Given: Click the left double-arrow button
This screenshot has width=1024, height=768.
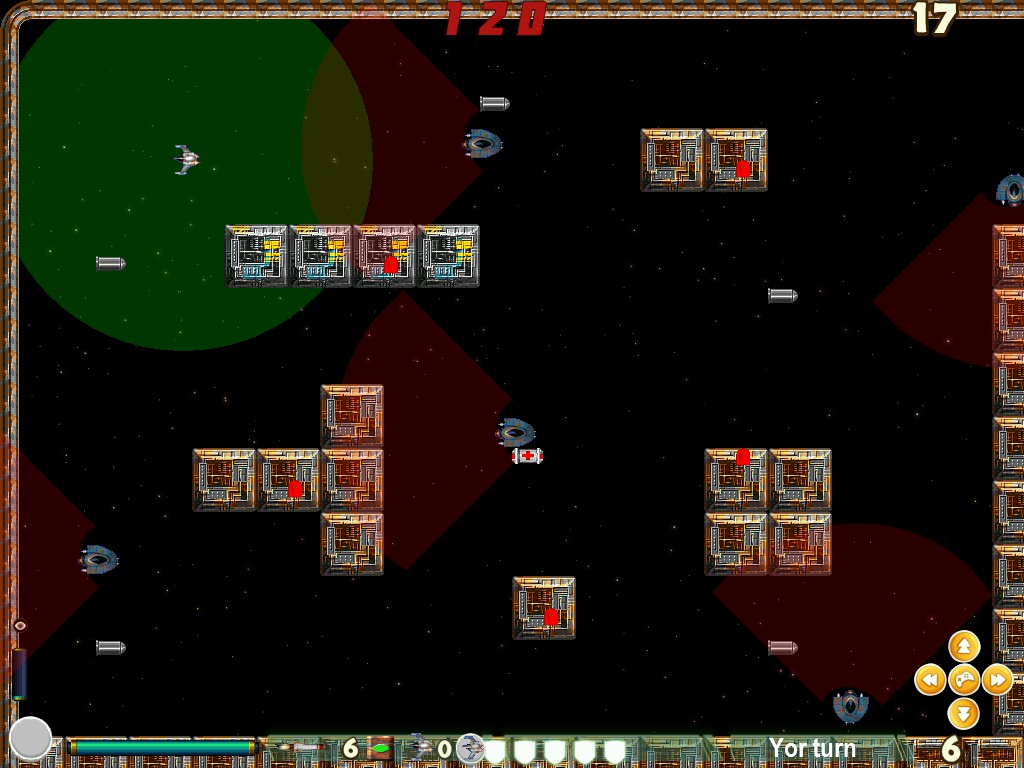Looking at the screenshot, I should [x=930, y=680].
